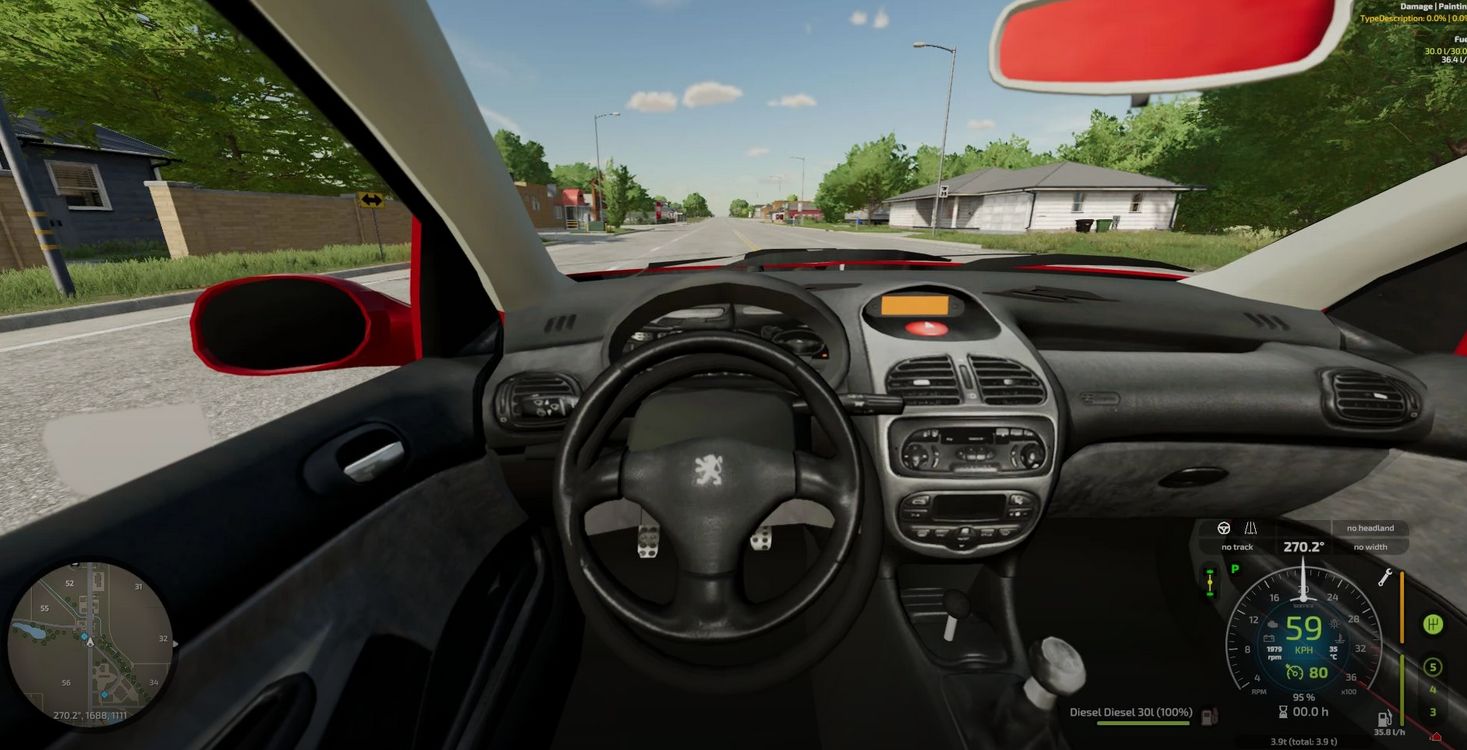The height and width of the screenshot is (750, 1467).
Task: Click the 'no headland' setting box
Action: coord(1369,528)
